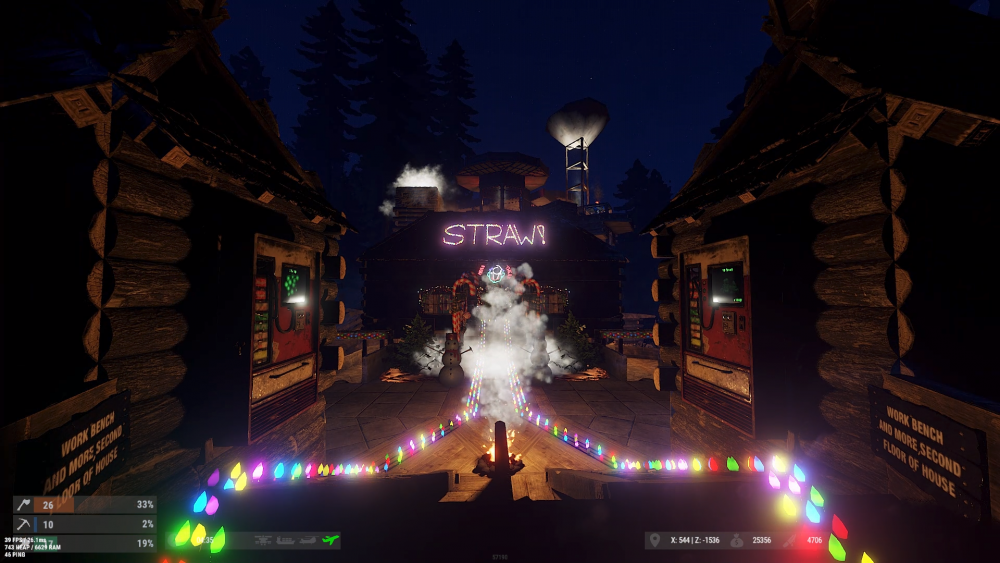Select the hatchet woodcutting skill icon
The width and height of the screenshot is (1000, 563).
pyautogui.click(x=22, y=505)
